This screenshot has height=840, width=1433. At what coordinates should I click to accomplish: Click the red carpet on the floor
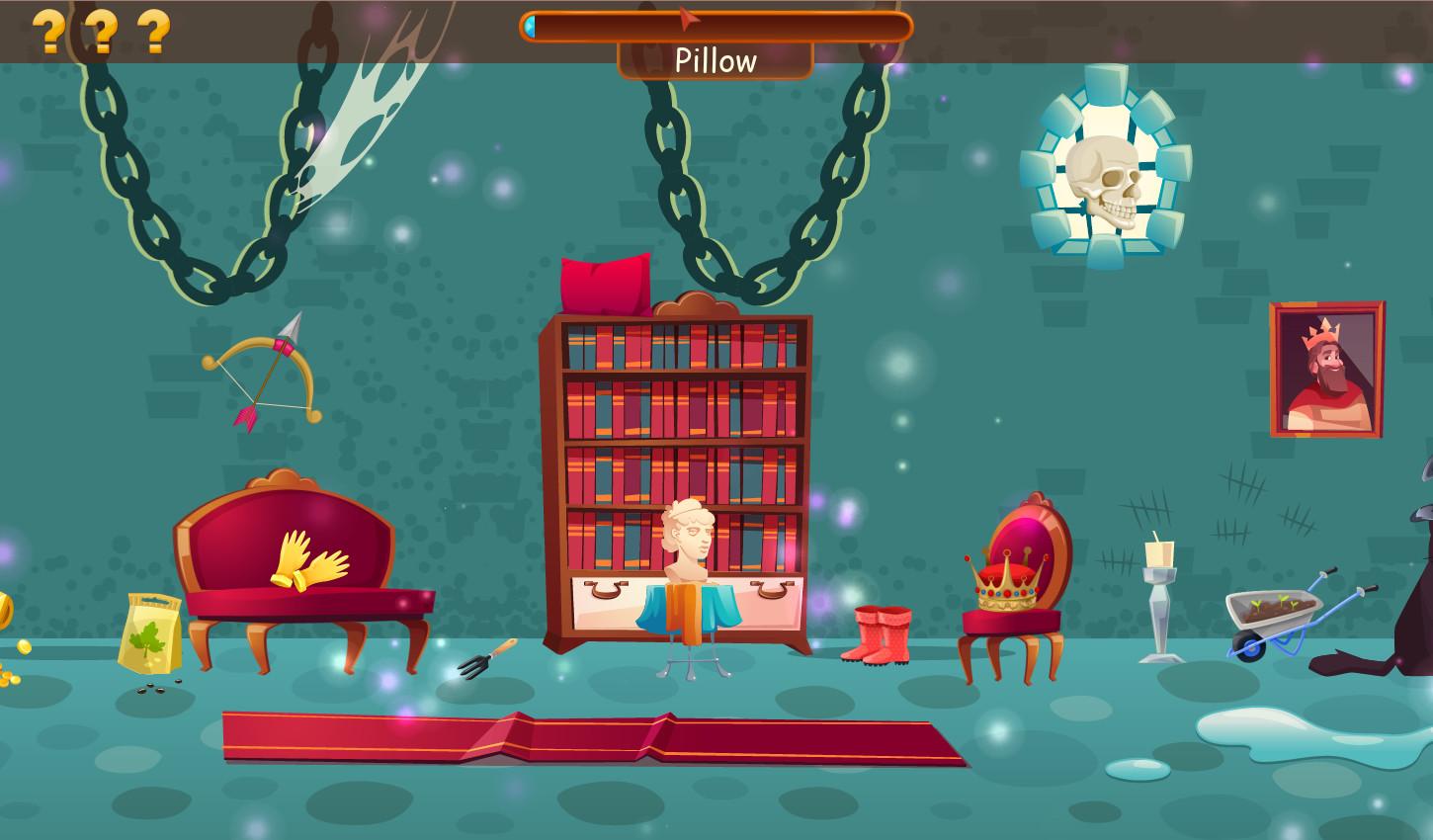click(593, 736)
